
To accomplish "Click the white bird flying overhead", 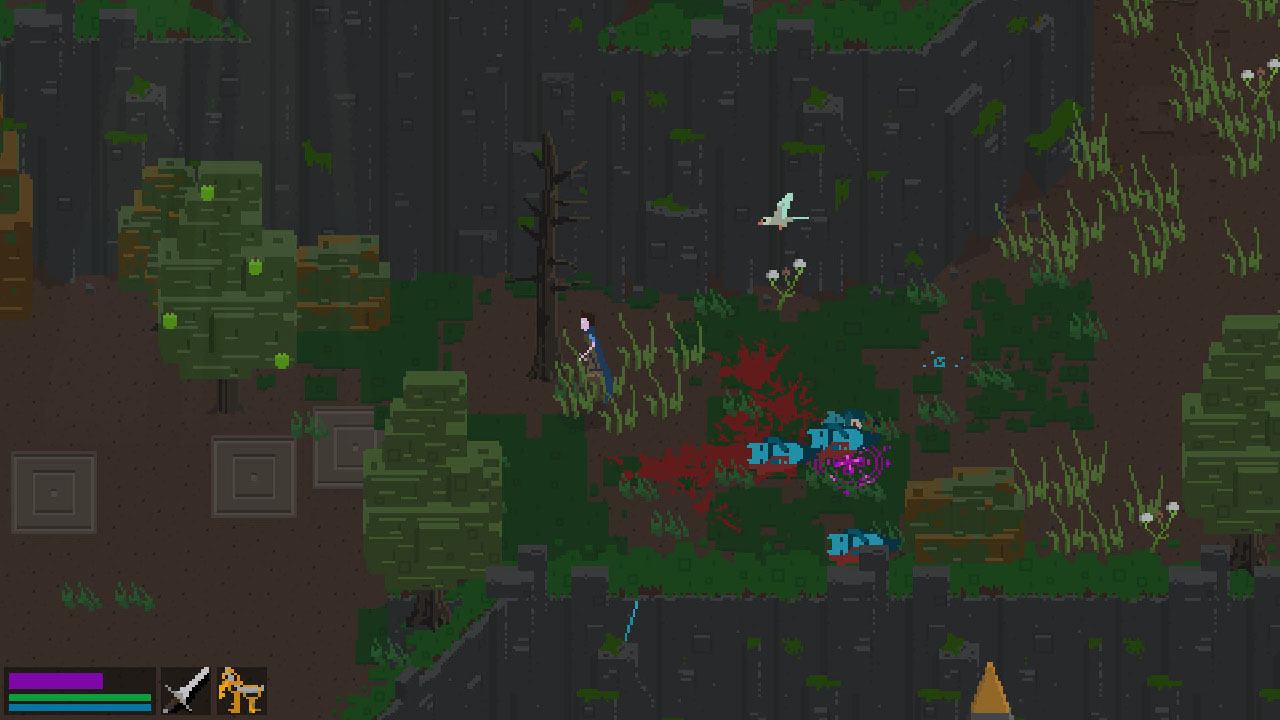I will coord(780,212).
